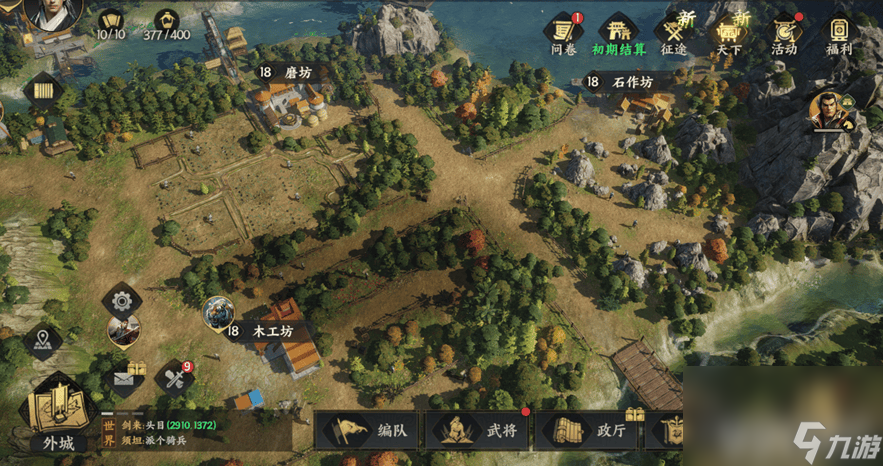883x466 pixels.
Task: Select the general portrait on right edge
Action: pos(831,110)
